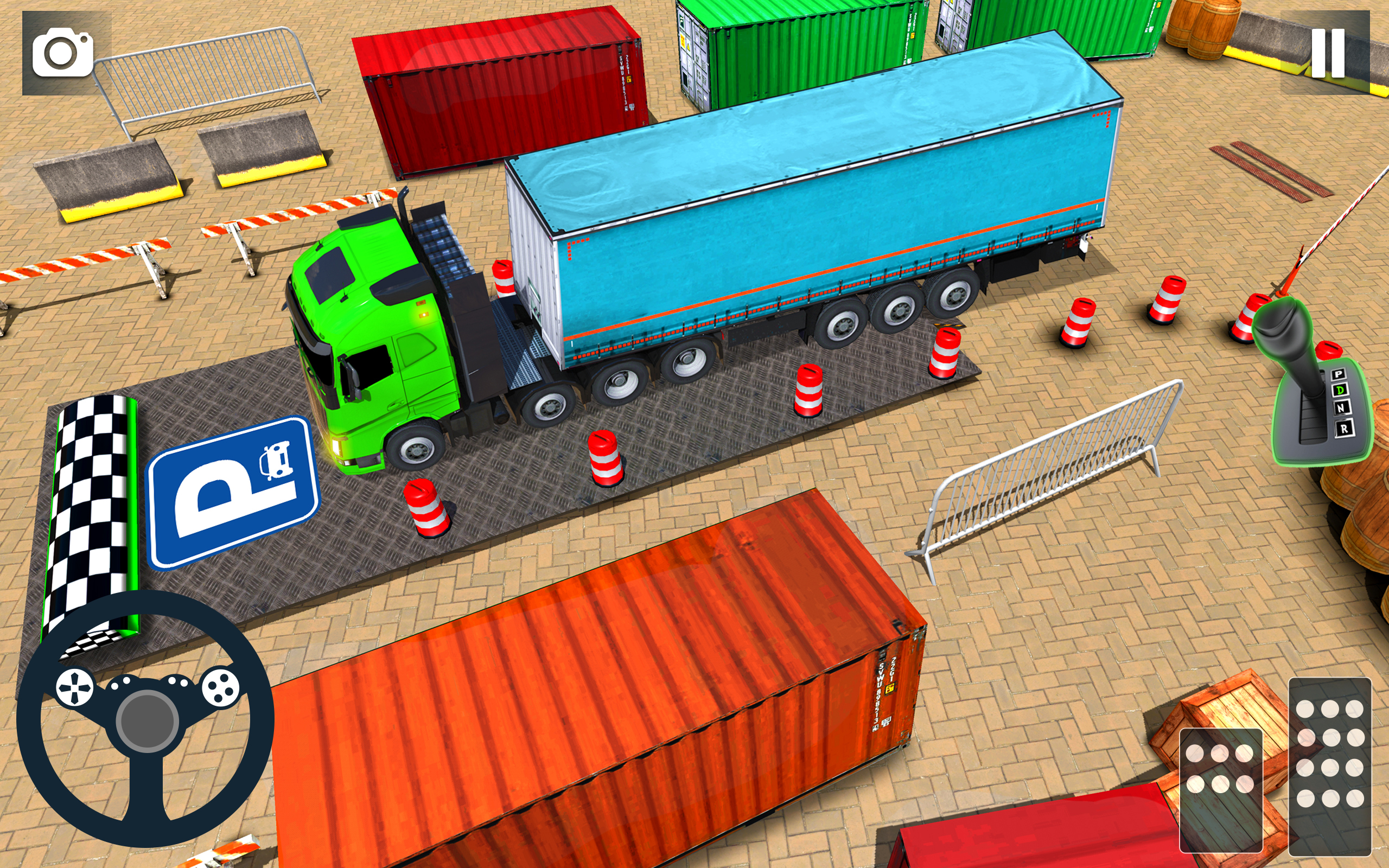The image size is (1389, 868).
Task: Shift gear to R for reverse
Action: (1344, 429)
